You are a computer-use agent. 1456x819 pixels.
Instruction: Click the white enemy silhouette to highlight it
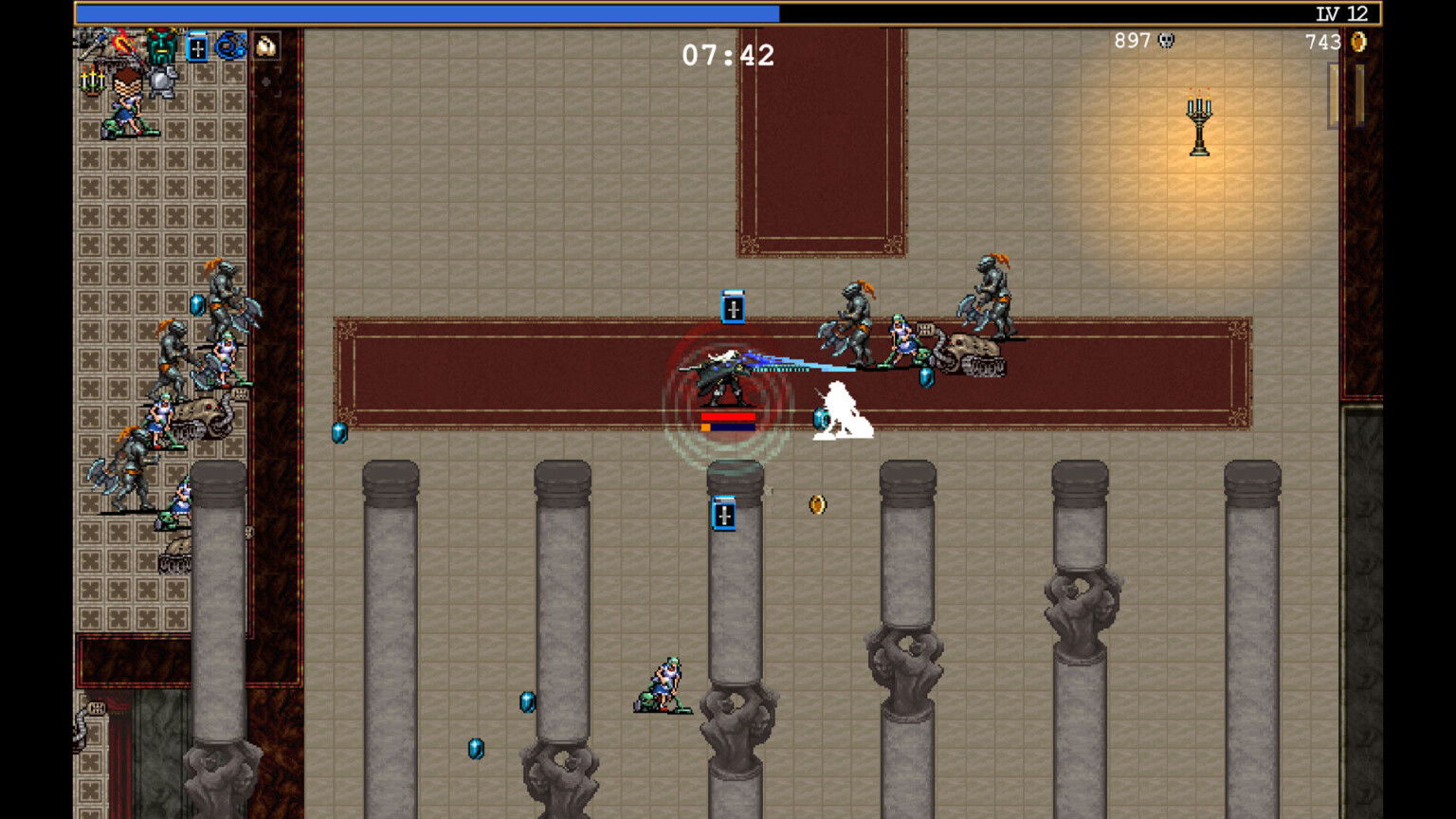click(x=840, y=408)
